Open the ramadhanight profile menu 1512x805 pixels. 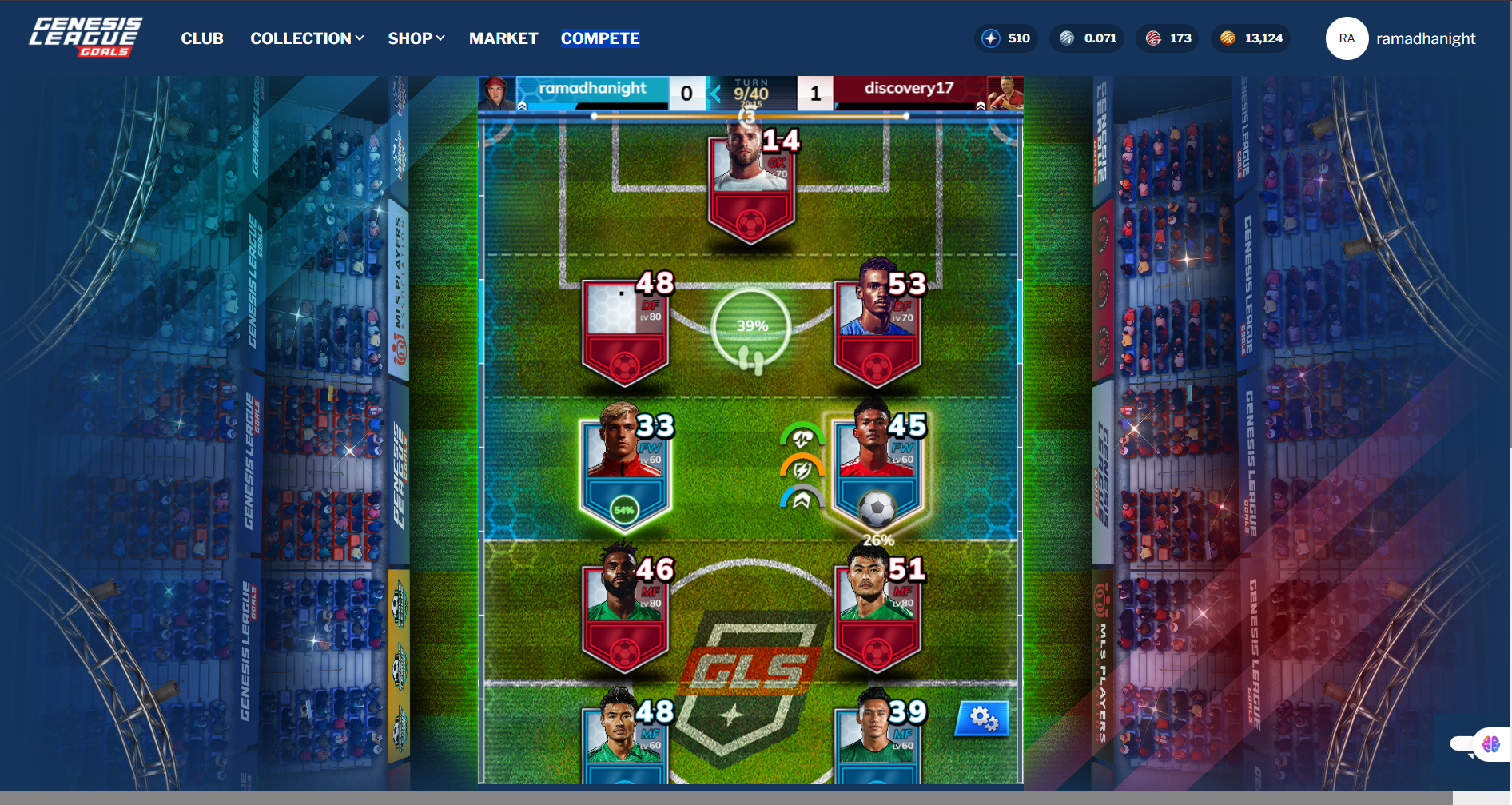1401,38
